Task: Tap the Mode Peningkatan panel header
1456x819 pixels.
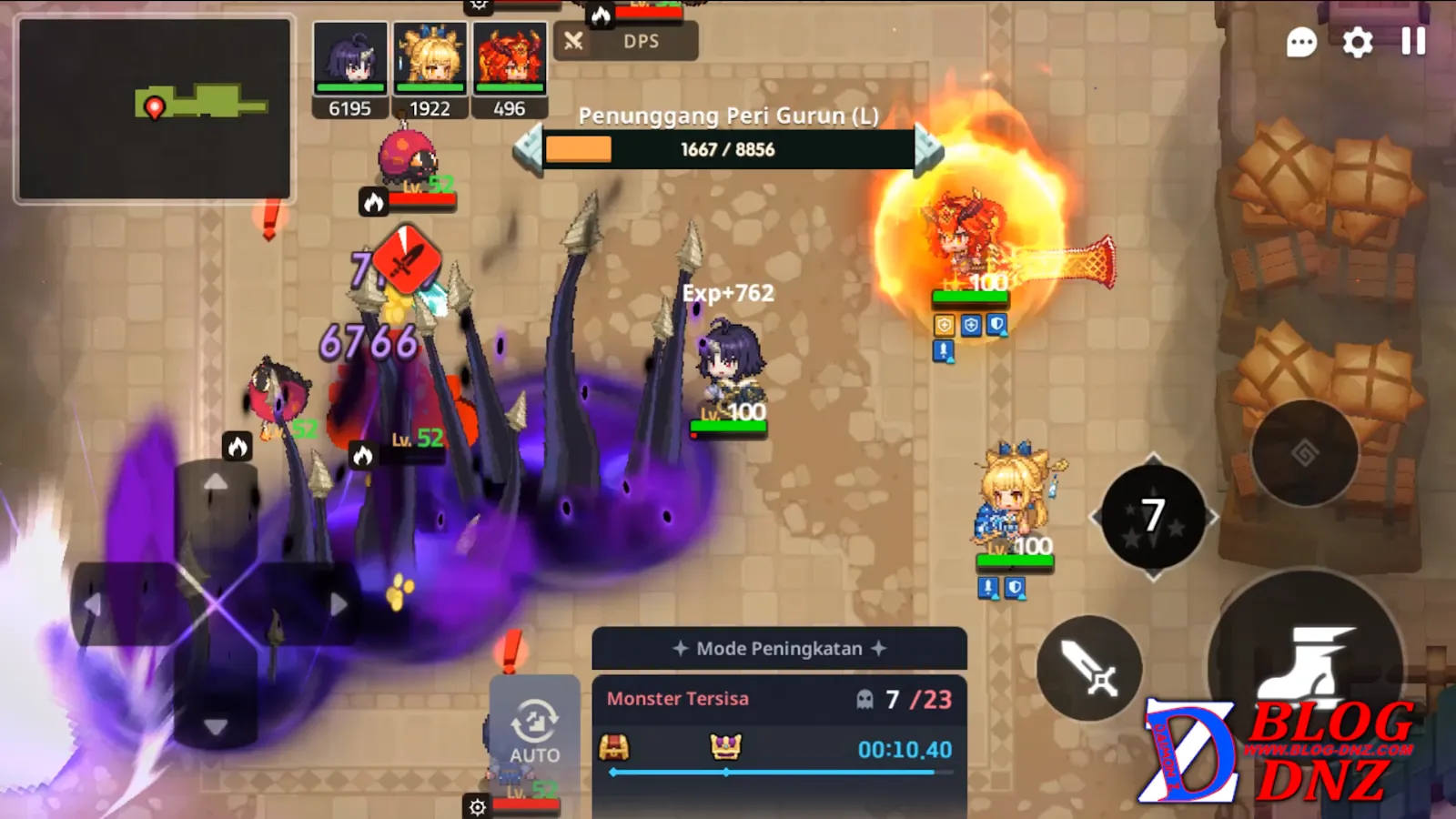Action: (x=779, y=649)
